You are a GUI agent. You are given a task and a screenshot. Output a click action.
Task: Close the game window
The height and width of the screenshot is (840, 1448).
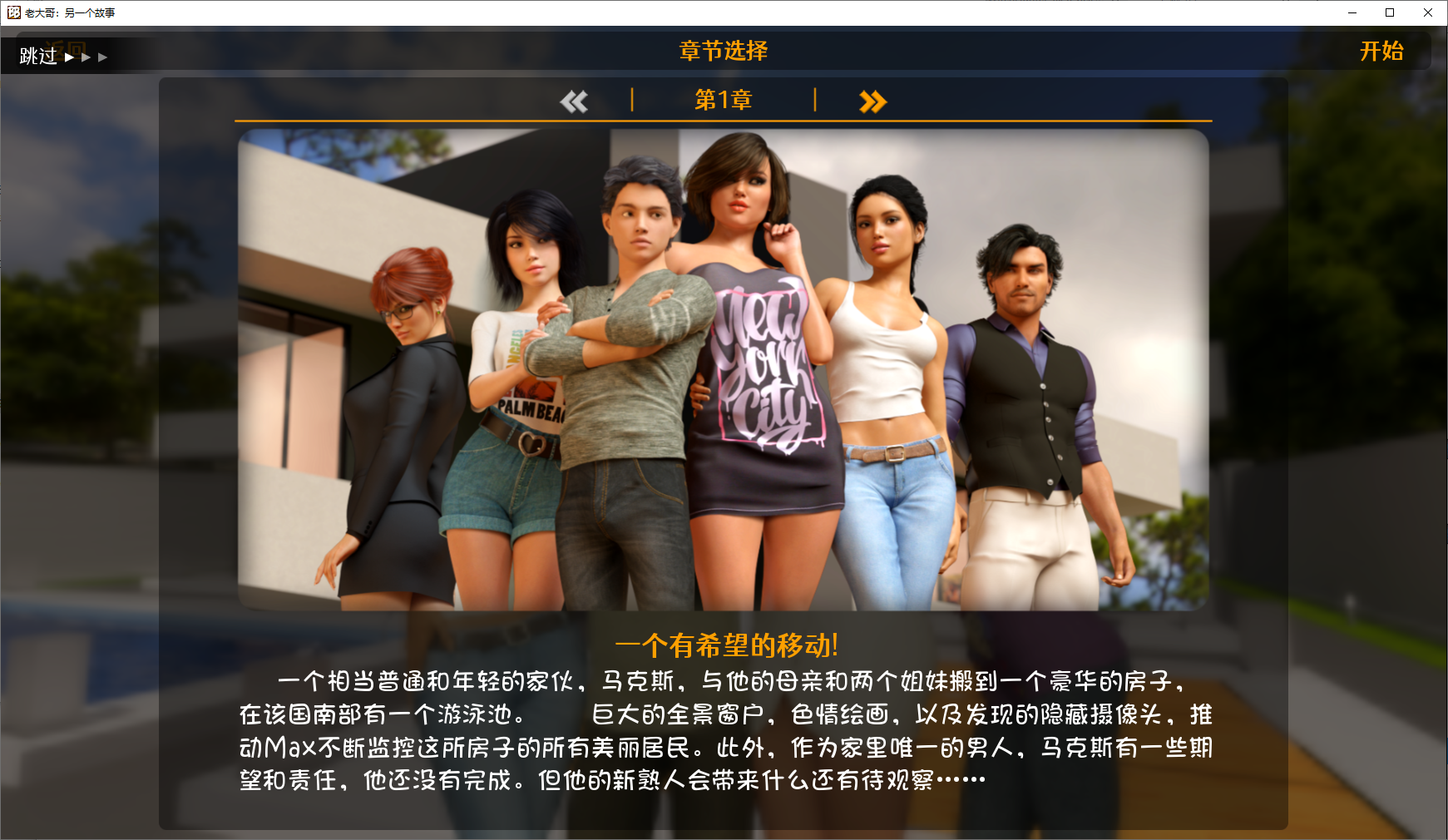pos(1428,12)
